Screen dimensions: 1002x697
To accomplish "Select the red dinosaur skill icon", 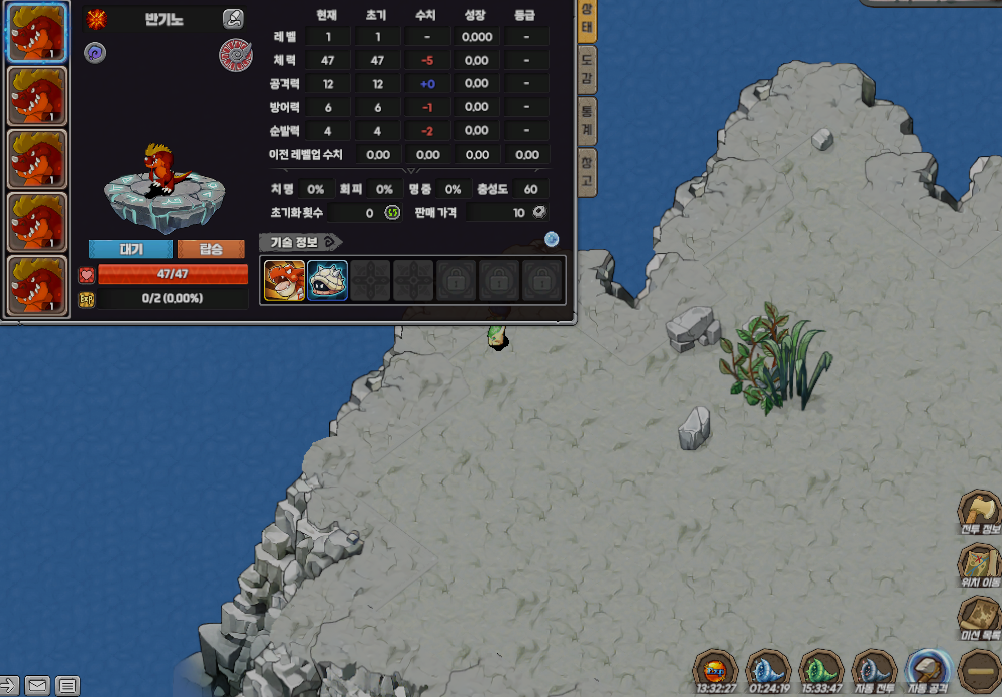I will [284, 280].
